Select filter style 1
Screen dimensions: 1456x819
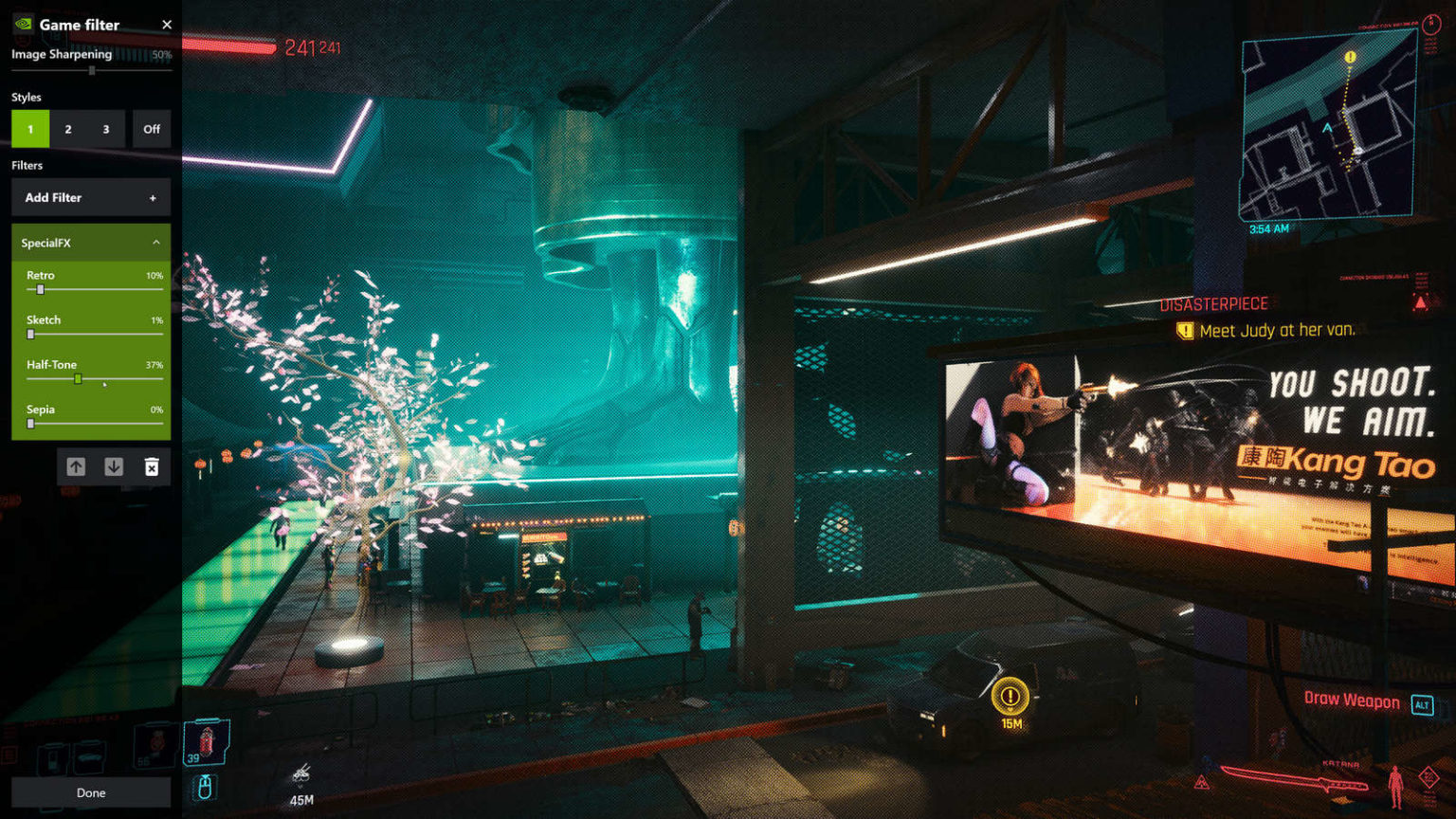click(30, 129)
